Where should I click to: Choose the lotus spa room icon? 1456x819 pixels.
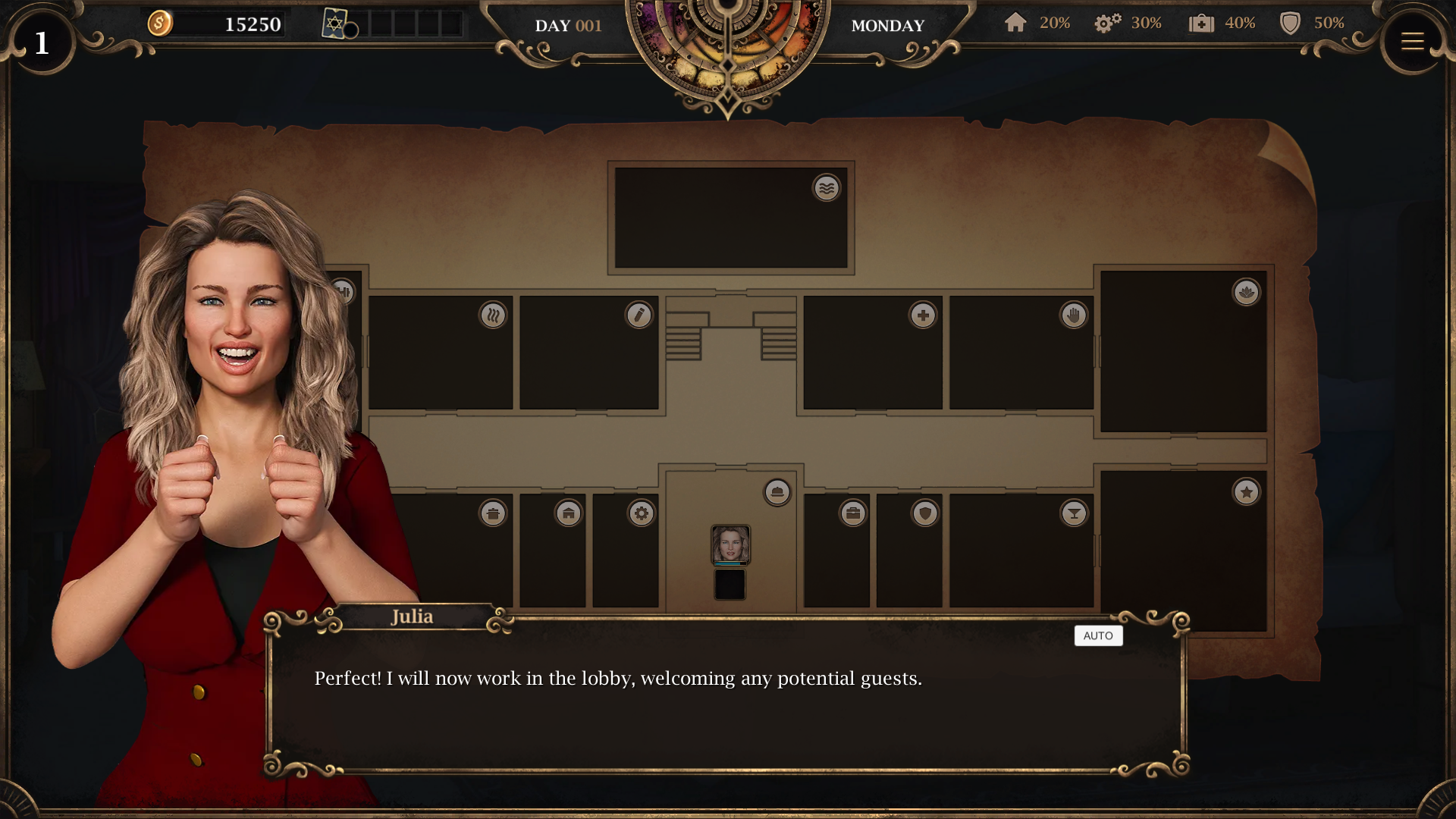[1246, 292]
